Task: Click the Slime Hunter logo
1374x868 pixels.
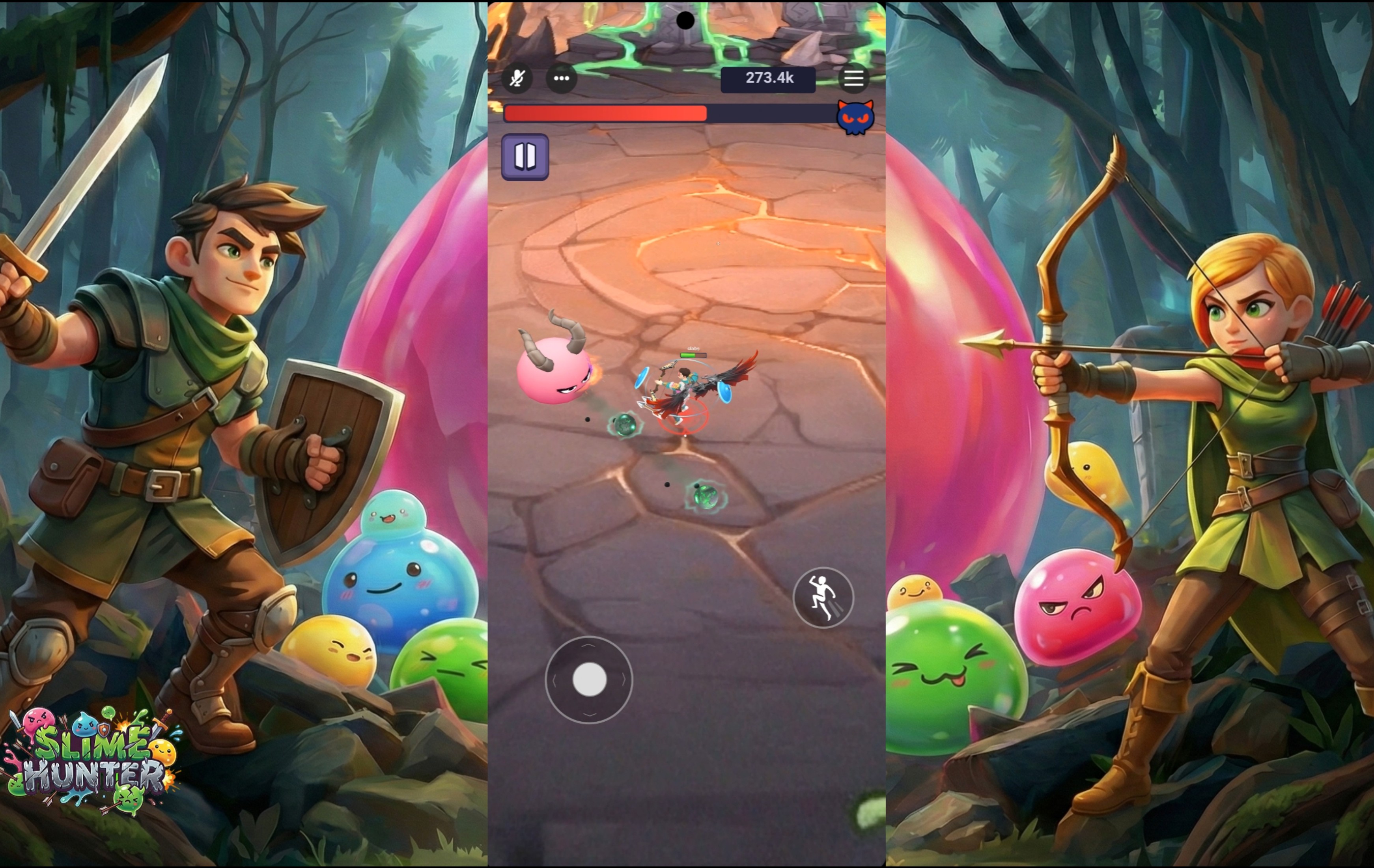Action: pos(91,758)
